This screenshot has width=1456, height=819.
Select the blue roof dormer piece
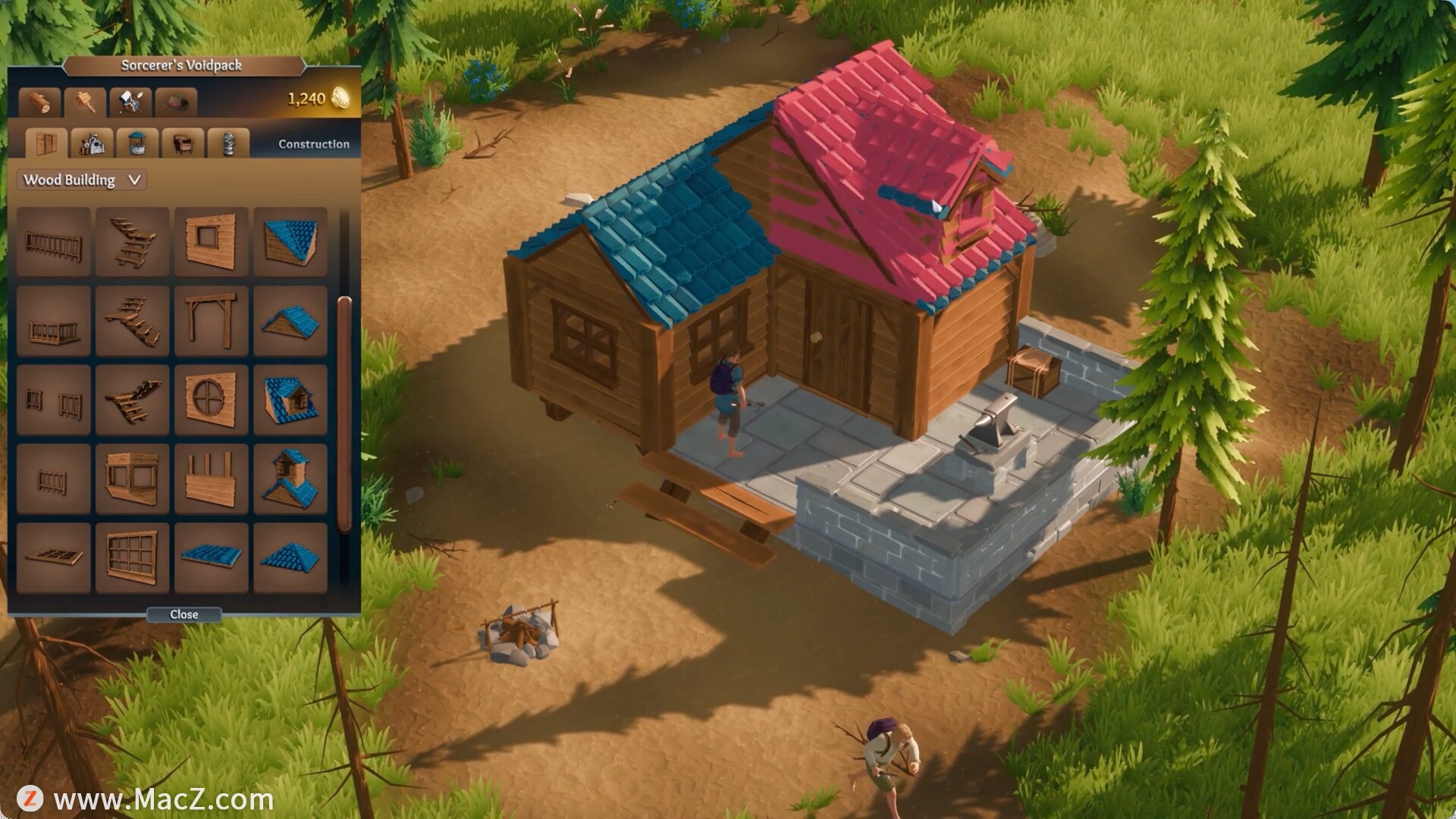pyautogui.click(x=290, y=399)
